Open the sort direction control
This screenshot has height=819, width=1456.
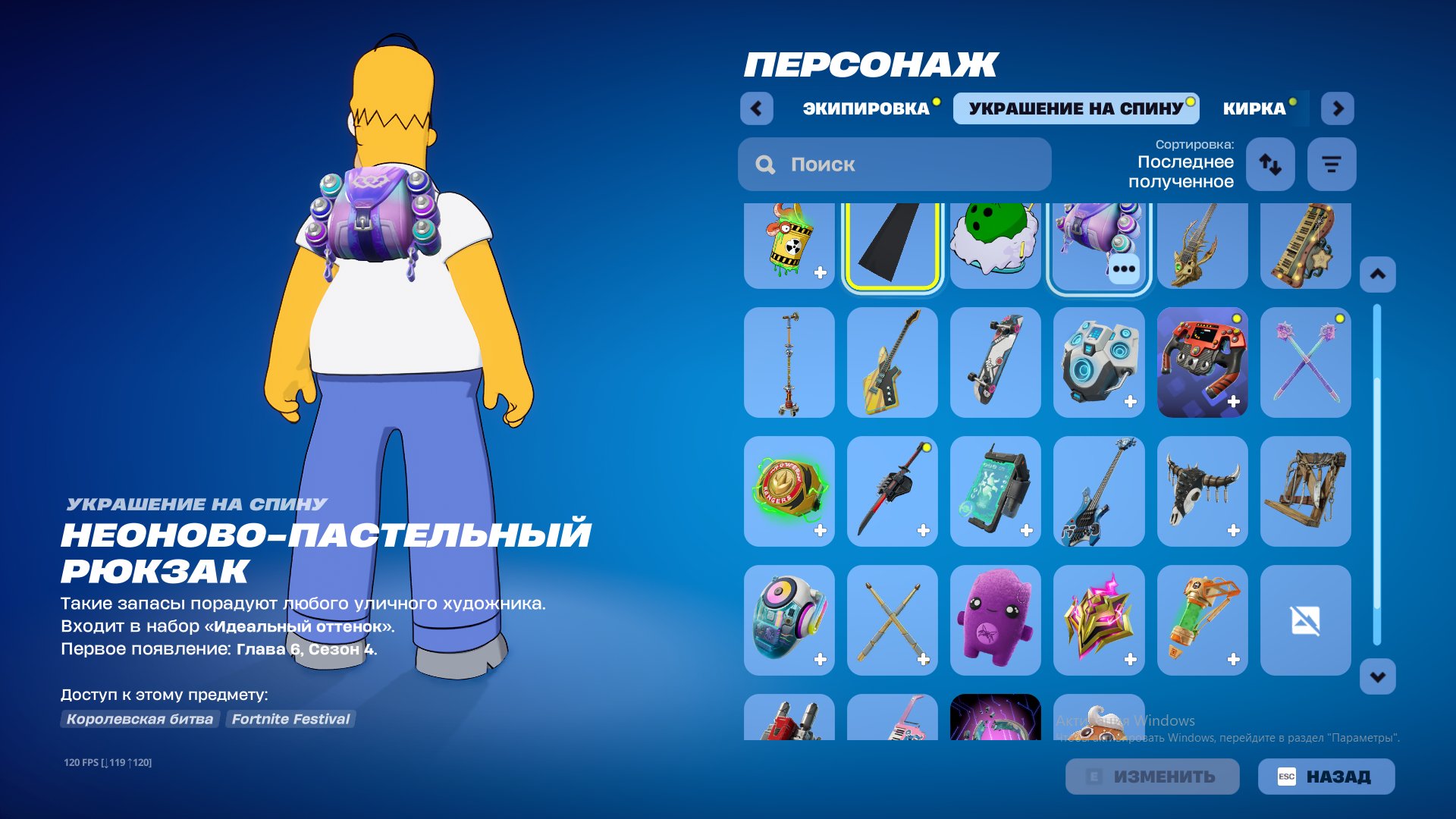(x=1269, y=164)
